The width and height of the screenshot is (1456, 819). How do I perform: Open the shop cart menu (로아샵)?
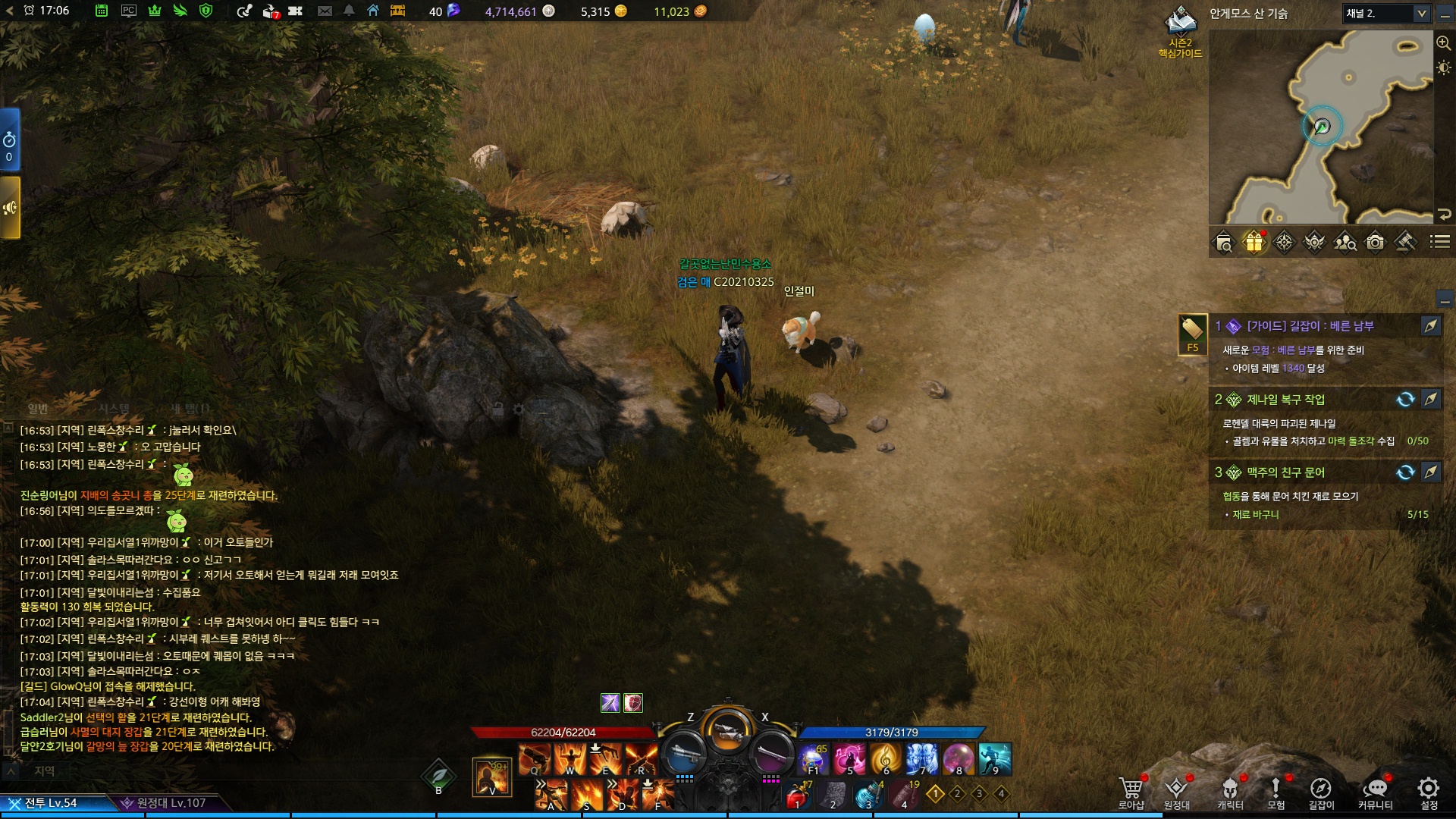pos(1131,792)
